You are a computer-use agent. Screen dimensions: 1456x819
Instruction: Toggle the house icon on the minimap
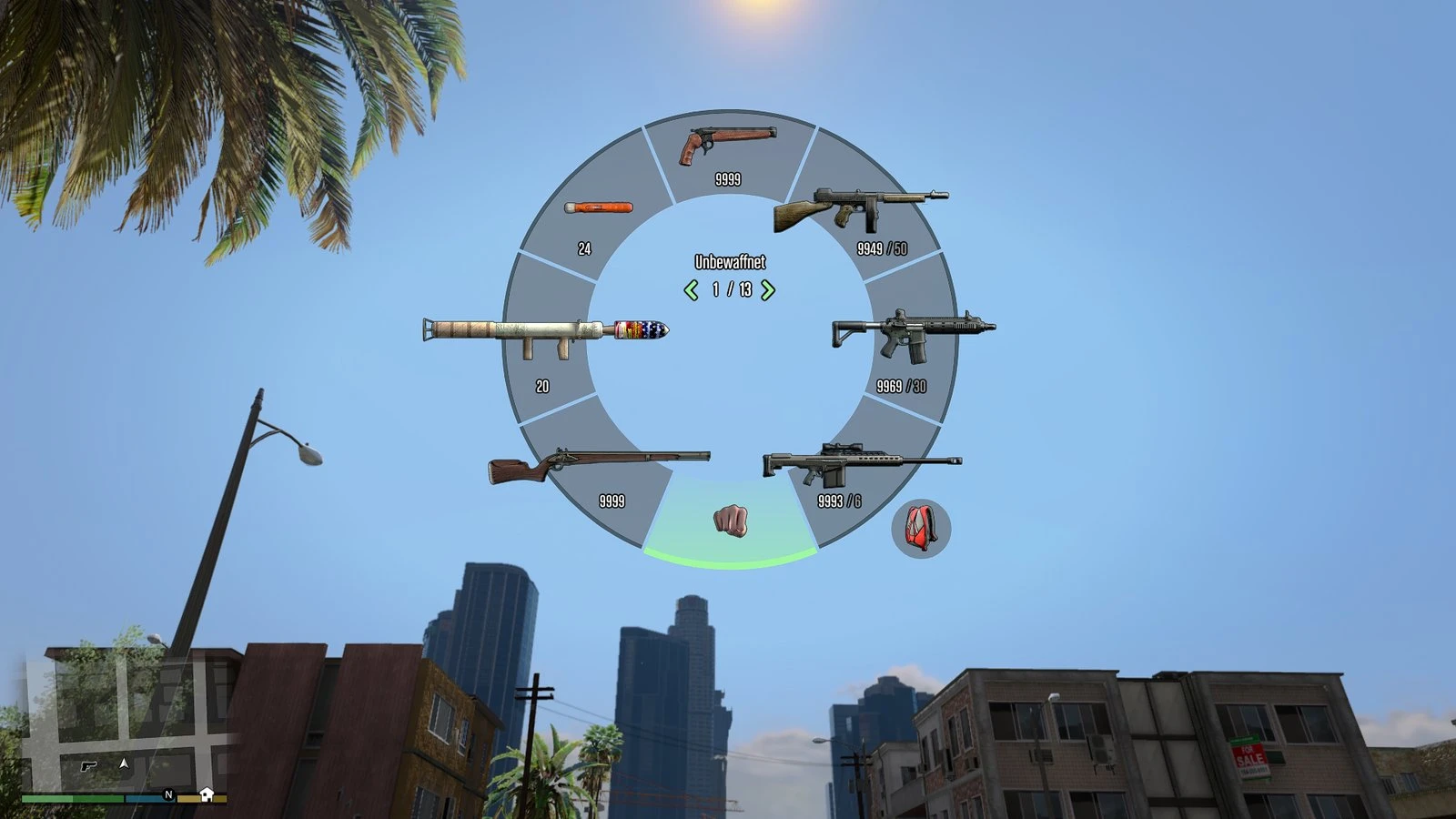(207, 794)
